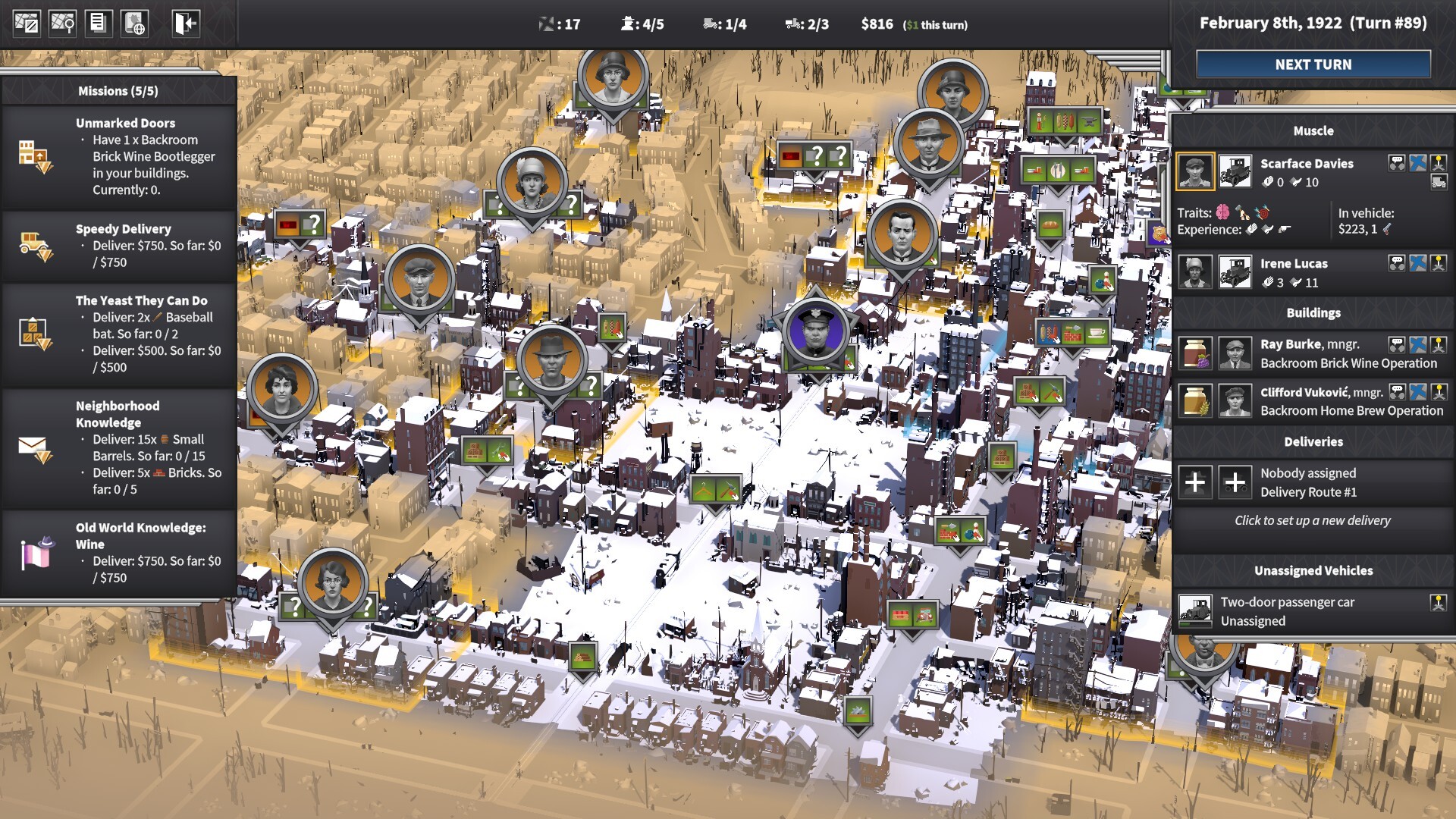1456x819 pixels.
Task: Select Irene Lucas portrait
Action: (1194, 271)
